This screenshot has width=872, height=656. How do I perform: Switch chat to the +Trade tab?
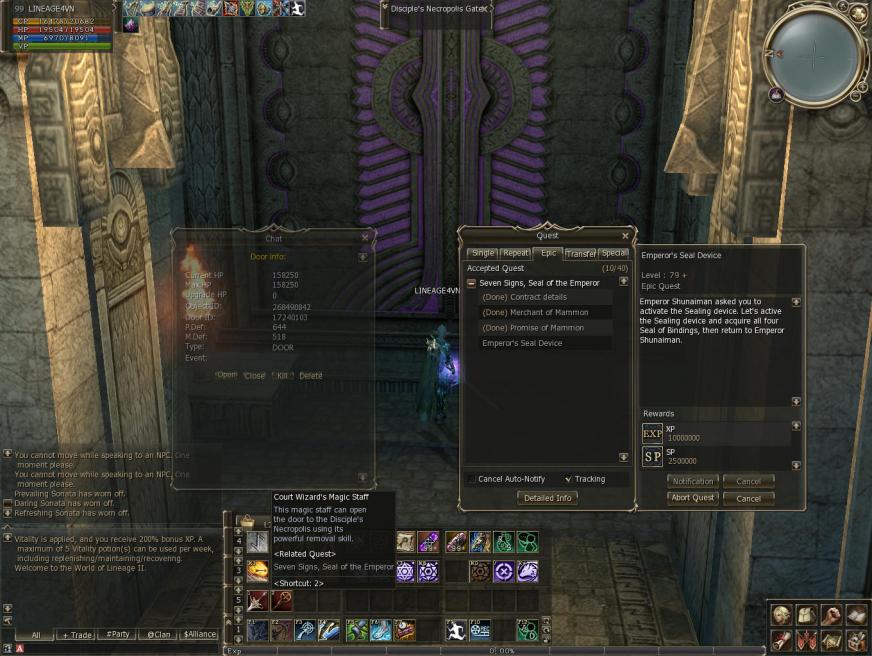[78, 635]
